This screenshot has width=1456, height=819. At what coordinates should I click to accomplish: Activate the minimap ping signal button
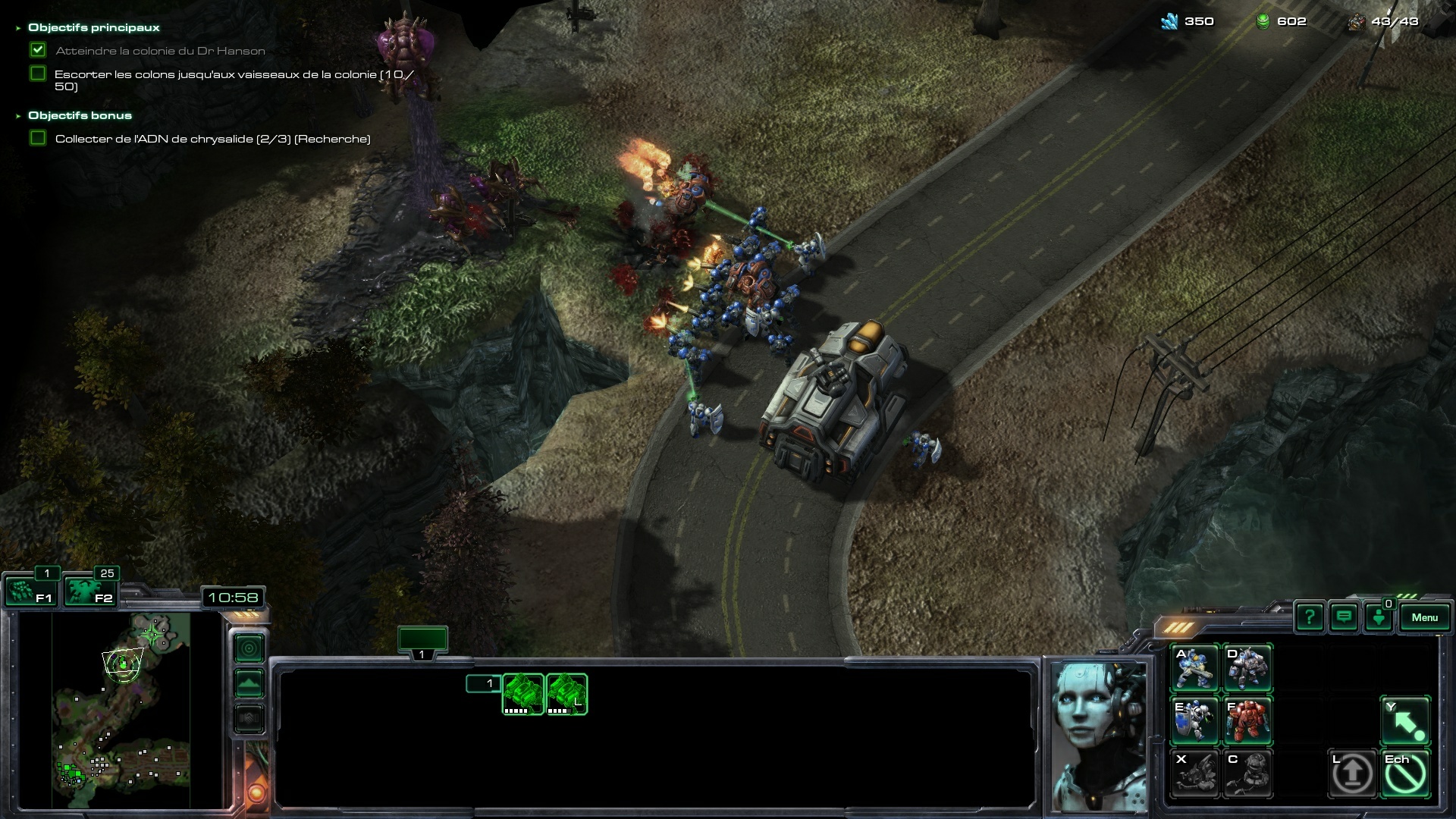249,648
